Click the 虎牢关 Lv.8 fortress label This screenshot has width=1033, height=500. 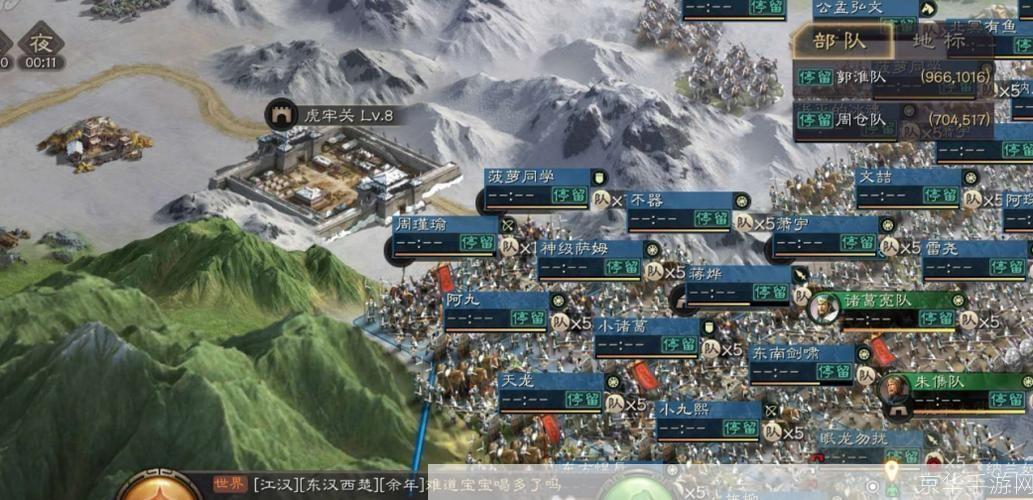[x=332, y=115]
